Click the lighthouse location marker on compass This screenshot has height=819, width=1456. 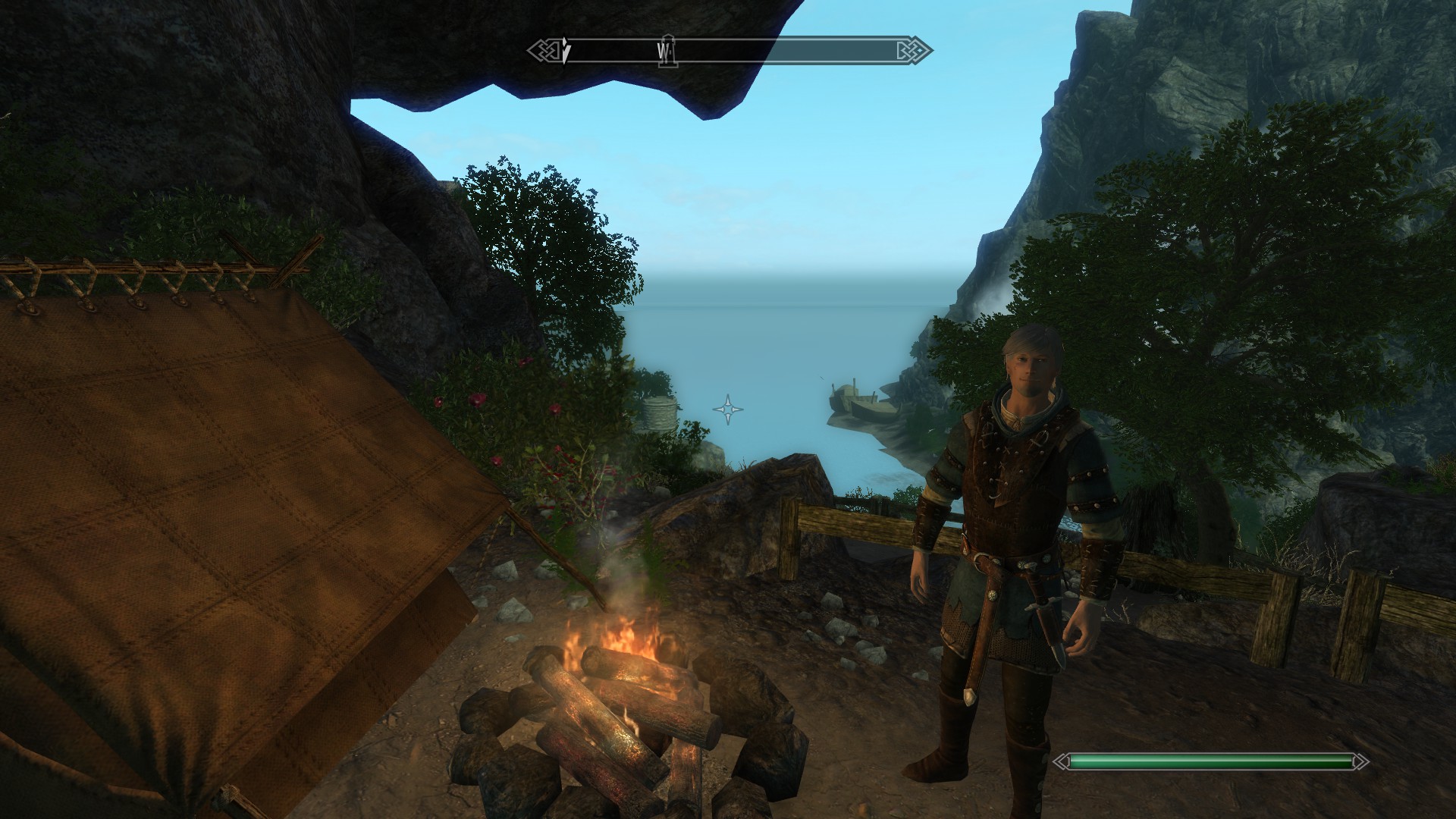point(668,51)
